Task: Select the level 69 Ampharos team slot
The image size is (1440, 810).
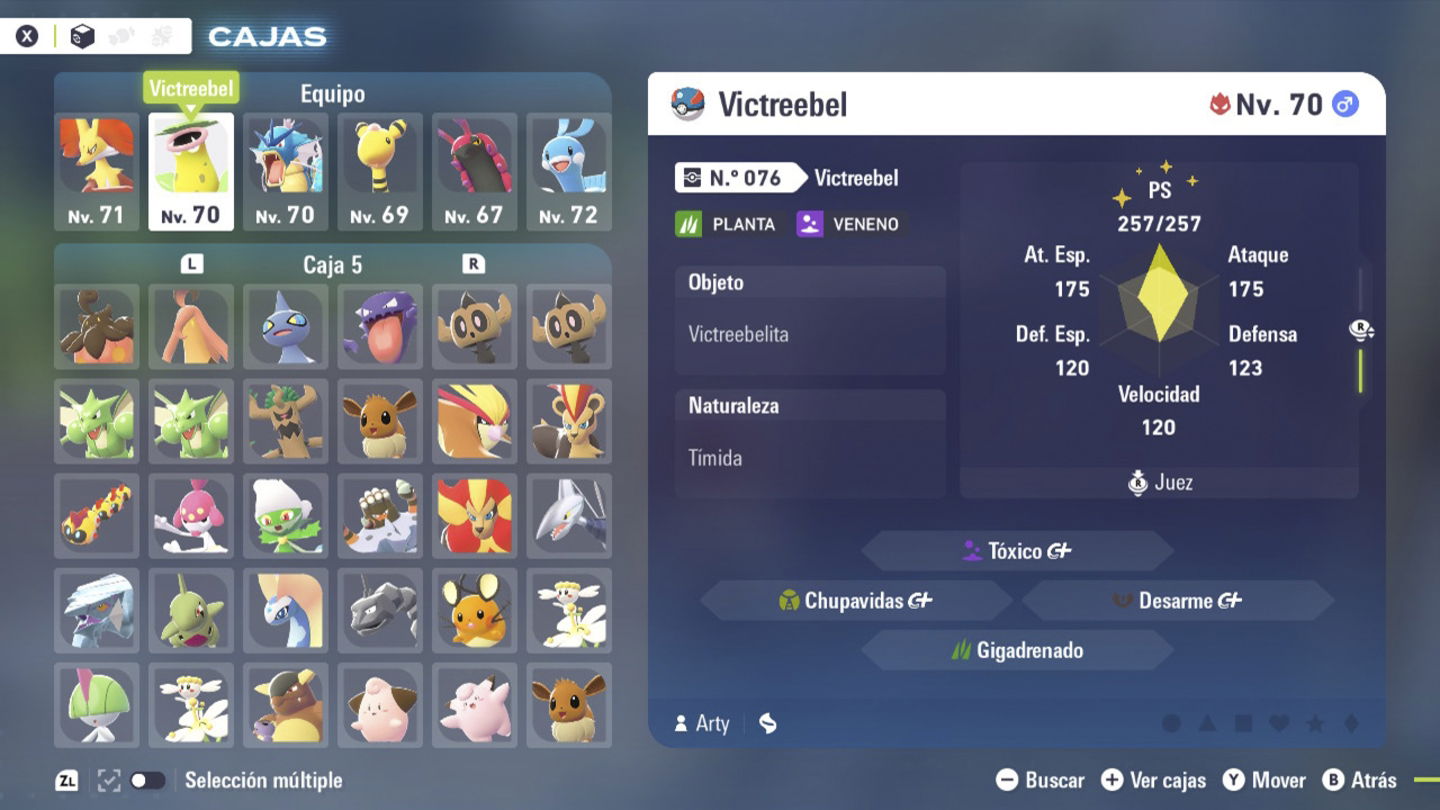Action: pos(380,170)
